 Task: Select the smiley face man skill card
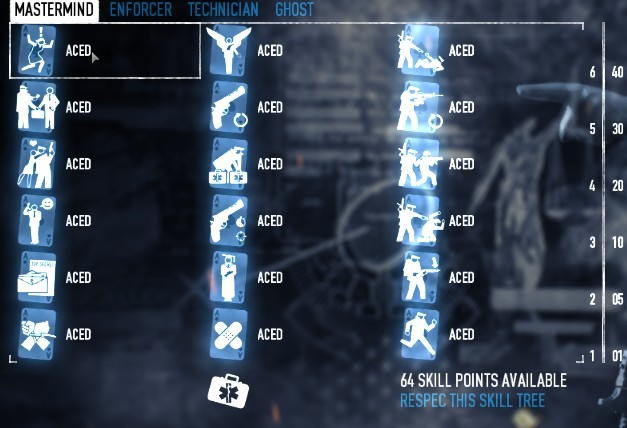(x=37, y=221)
